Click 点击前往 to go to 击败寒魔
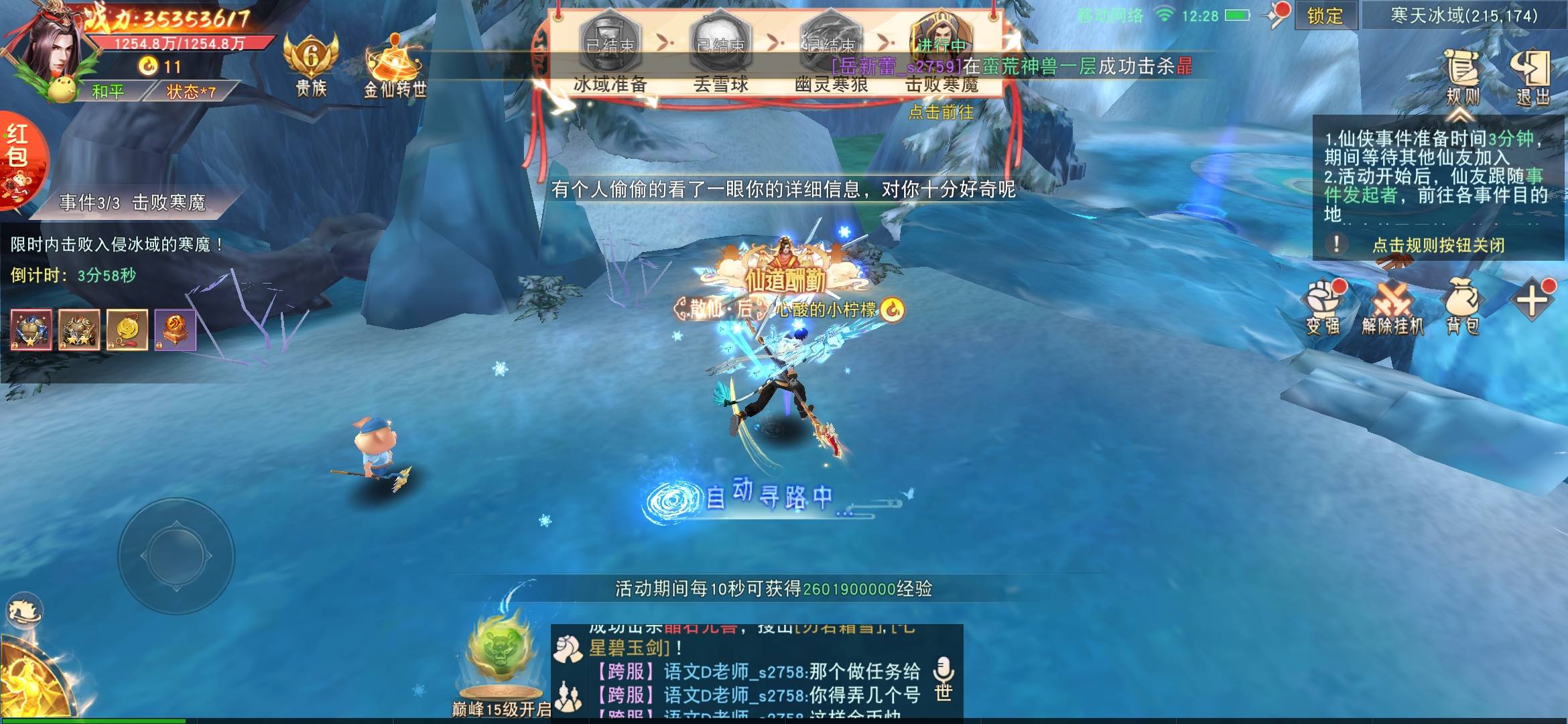1568x724 pixels. pos(940,112)
